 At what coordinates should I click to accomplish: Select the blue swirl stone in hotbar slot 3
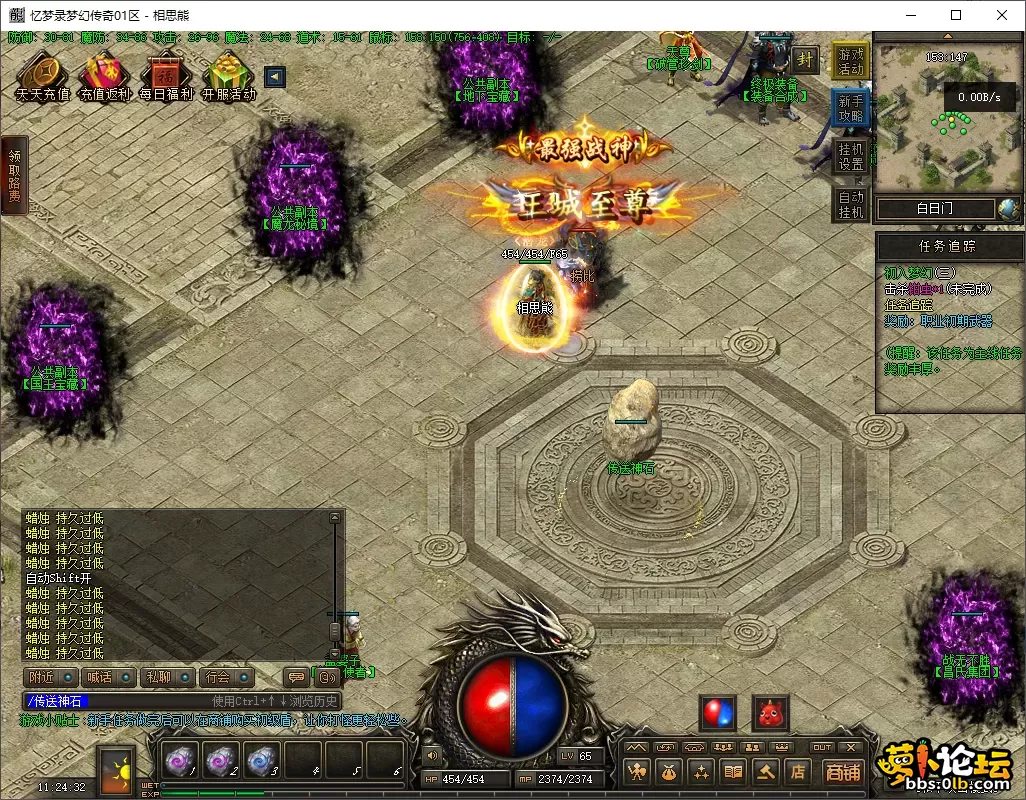pyautogui.click(x=261, y=761)
